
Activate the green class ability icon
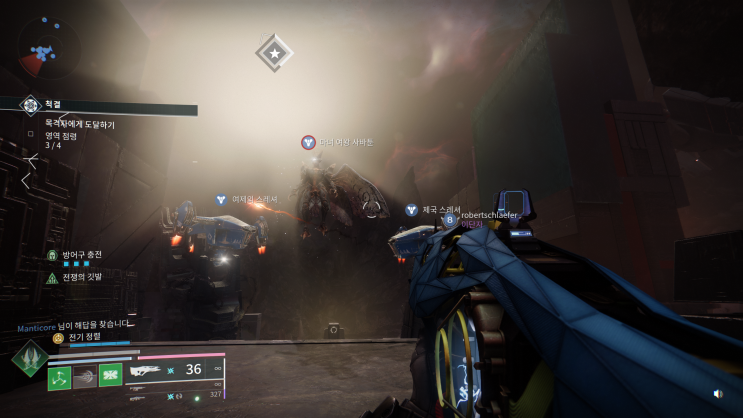point(108,377)
